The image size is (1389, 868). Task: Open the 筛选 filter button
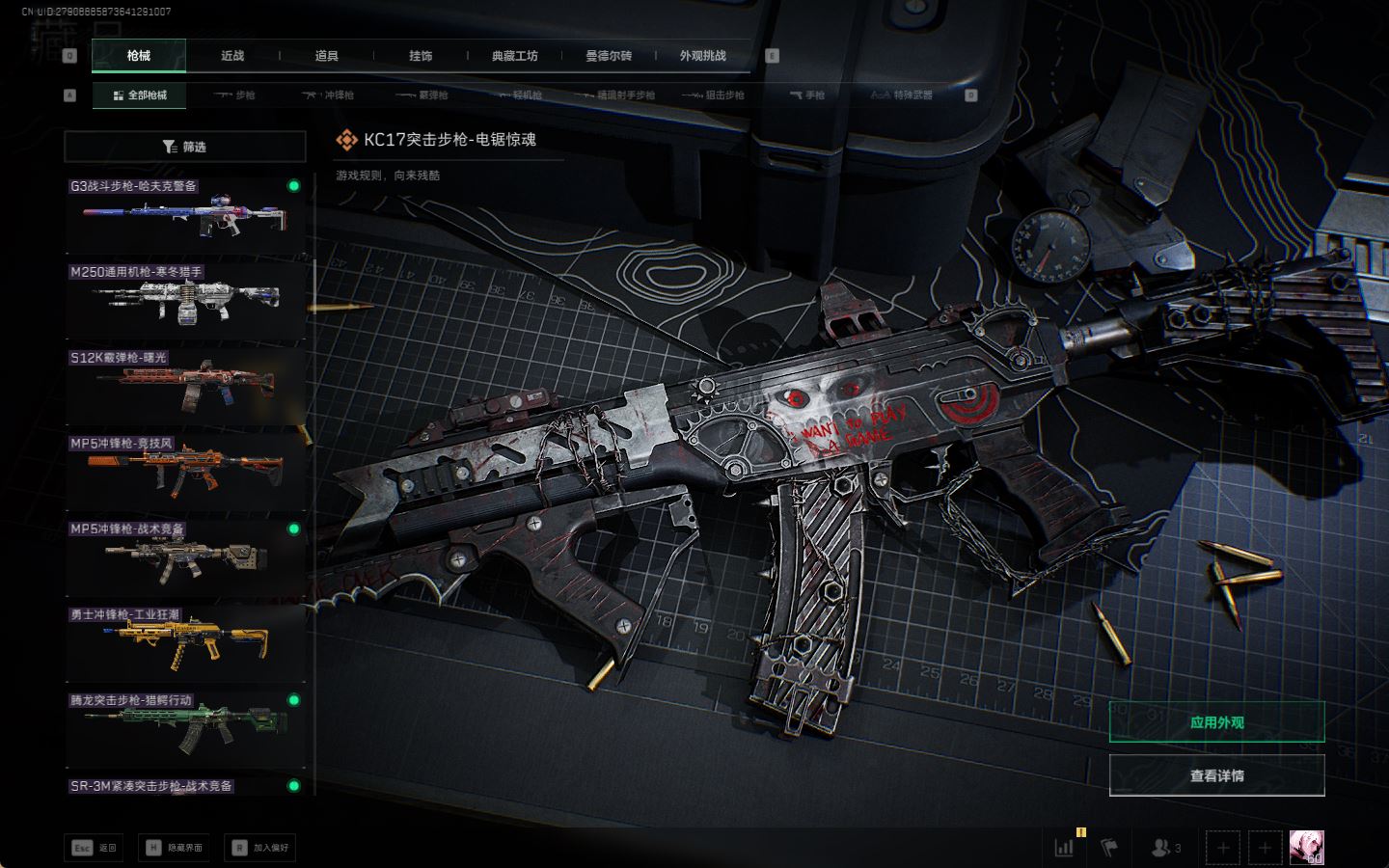coord(185,147)
